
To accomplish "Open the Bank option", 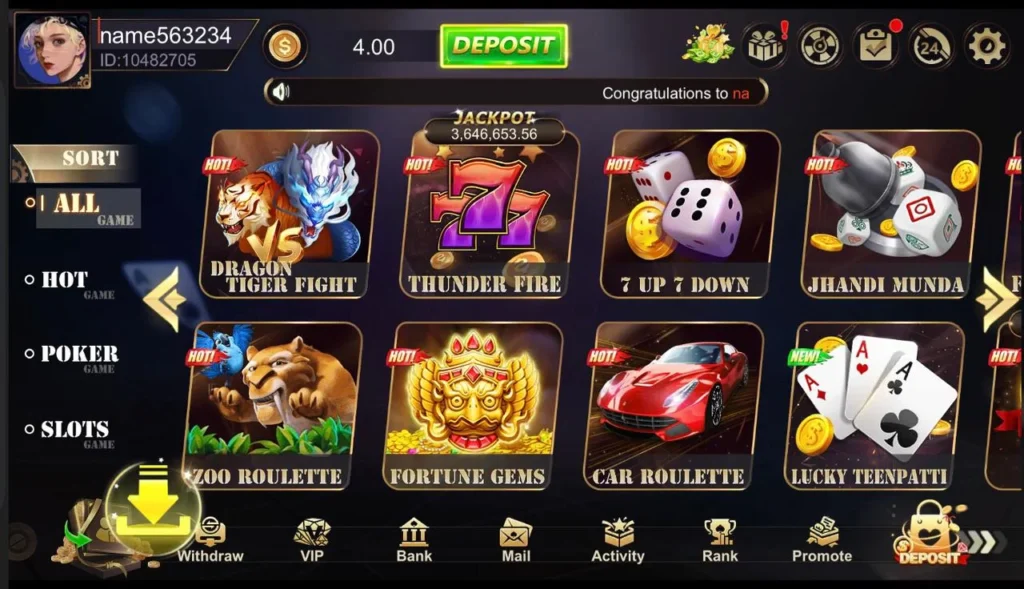I will (x=414, y=540).
